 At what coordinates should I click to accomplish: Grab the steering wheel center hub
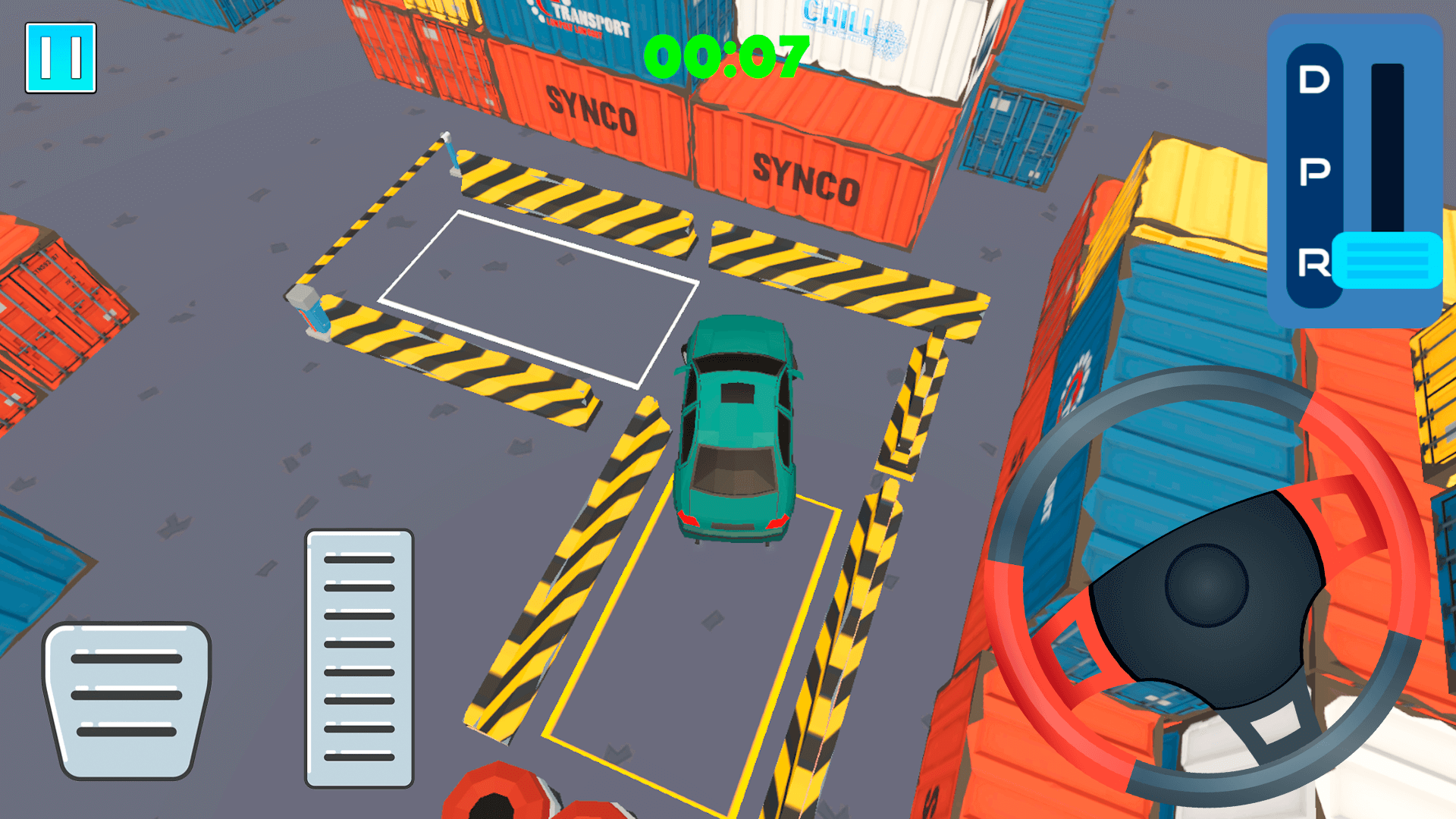[x=1206, y=585]
